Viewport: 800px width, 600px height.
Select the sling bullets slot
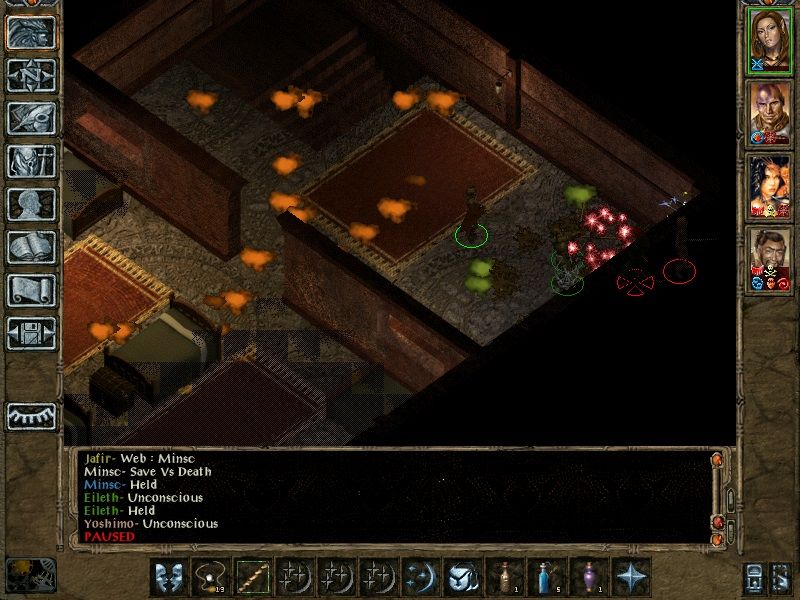click(x=211, y=577)
